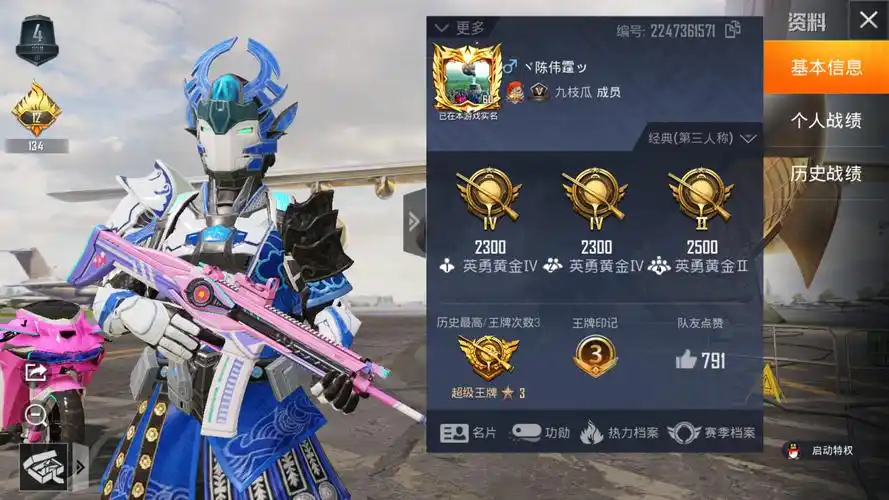Viewport: 889px width, 500px height.
Task: Switch to the 基本信息 tab
Action: pyautogui.click(x=826, y=68)
